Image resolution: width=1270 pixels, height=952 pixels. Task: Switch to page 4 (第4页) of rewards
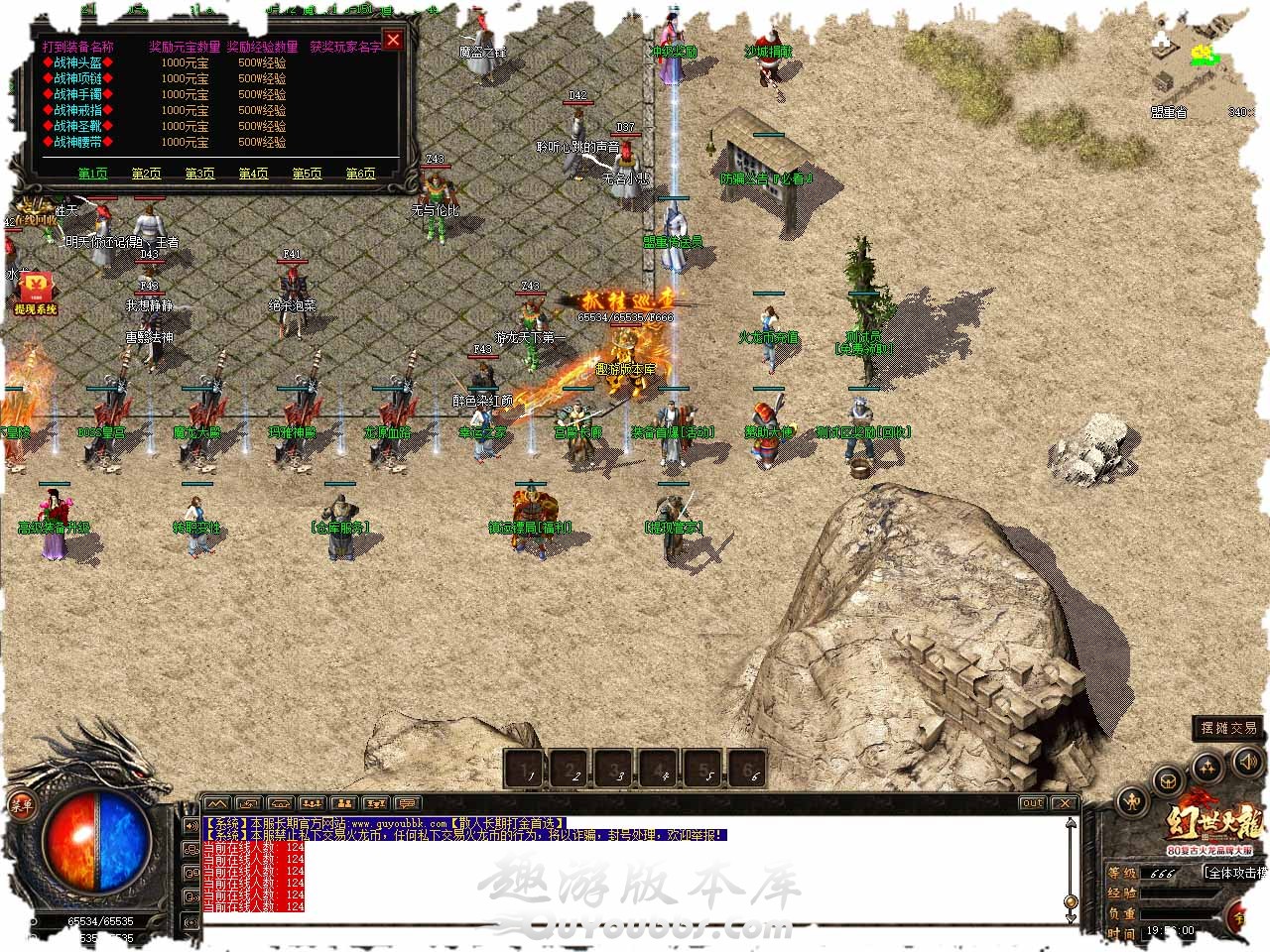click(x=253, y=174)
